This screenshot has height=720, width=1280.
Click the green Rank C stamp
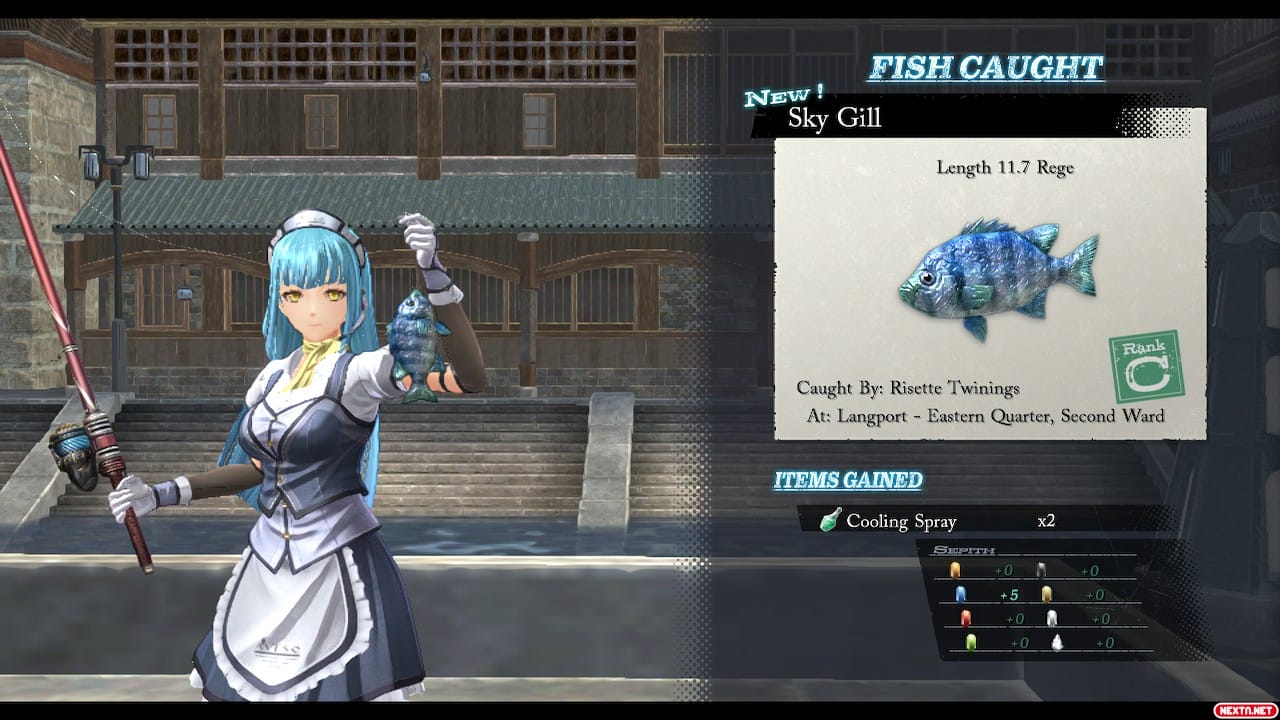(x=1146, y=367)
